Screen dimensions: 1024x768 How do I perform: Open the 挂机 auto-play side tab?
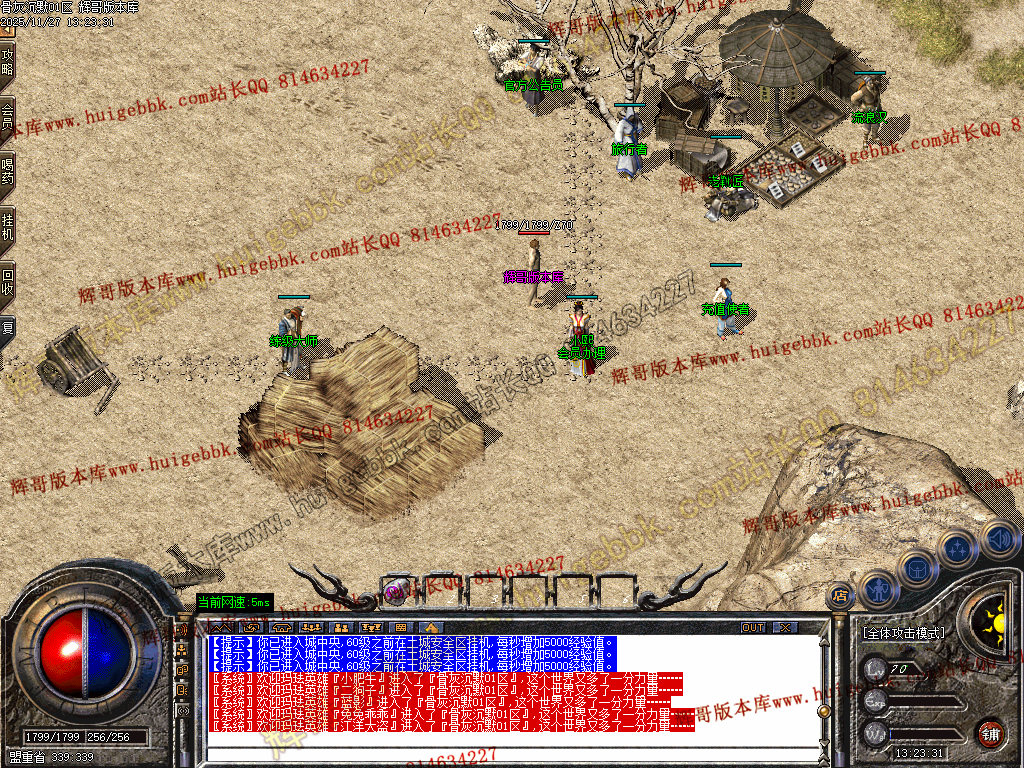[x=8, y=227]
